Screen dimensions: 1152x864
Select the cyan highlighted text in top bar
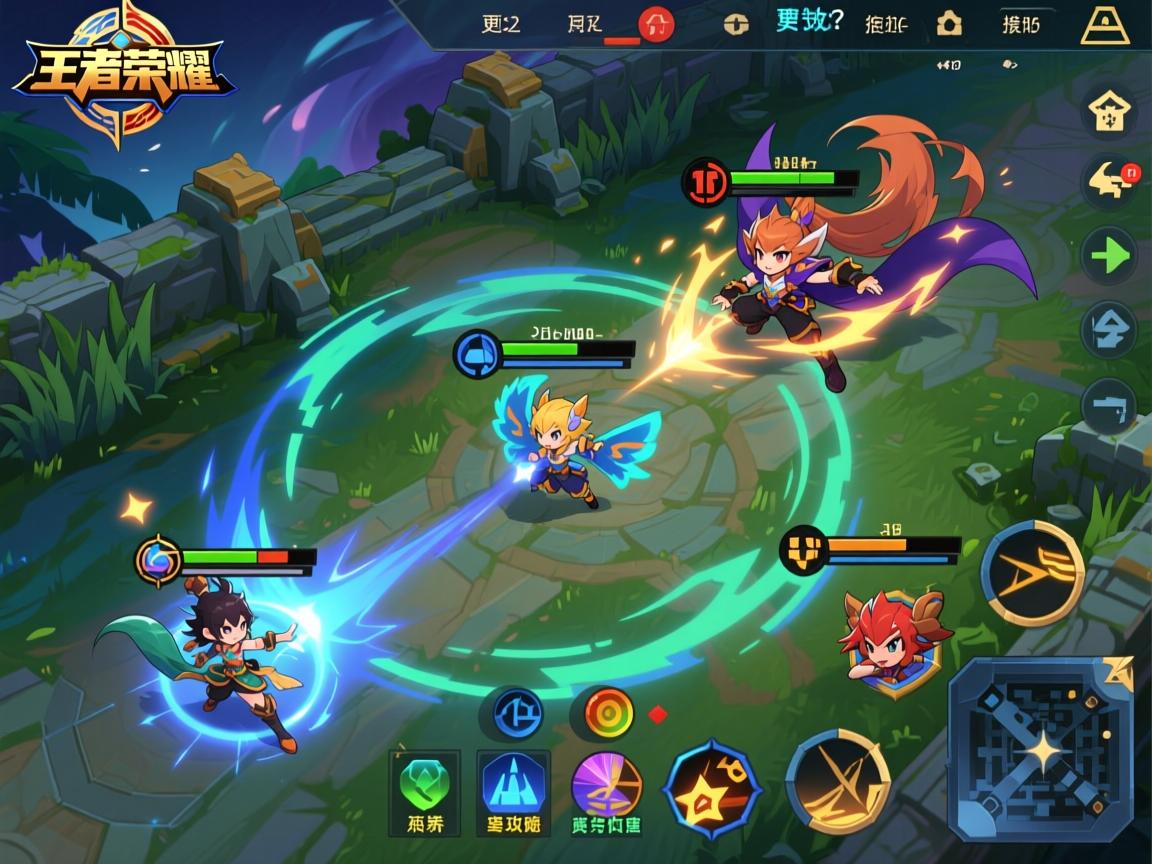click(809, 21)
